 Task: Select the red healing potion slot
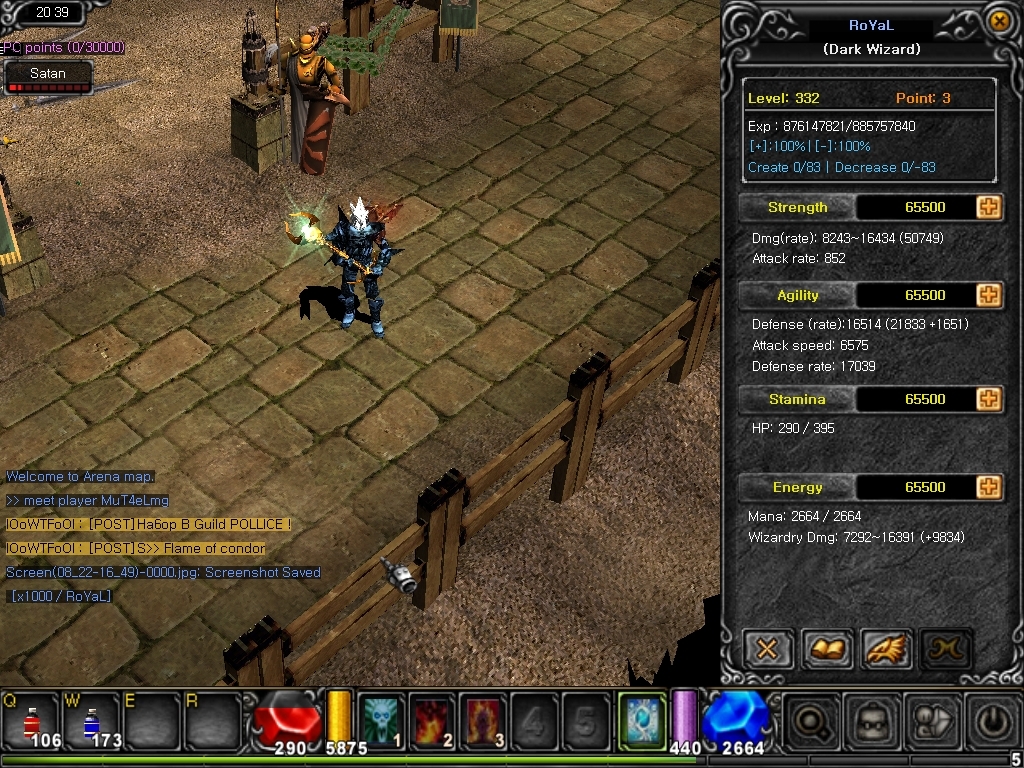pyautogui.click(x=31, y=720)
